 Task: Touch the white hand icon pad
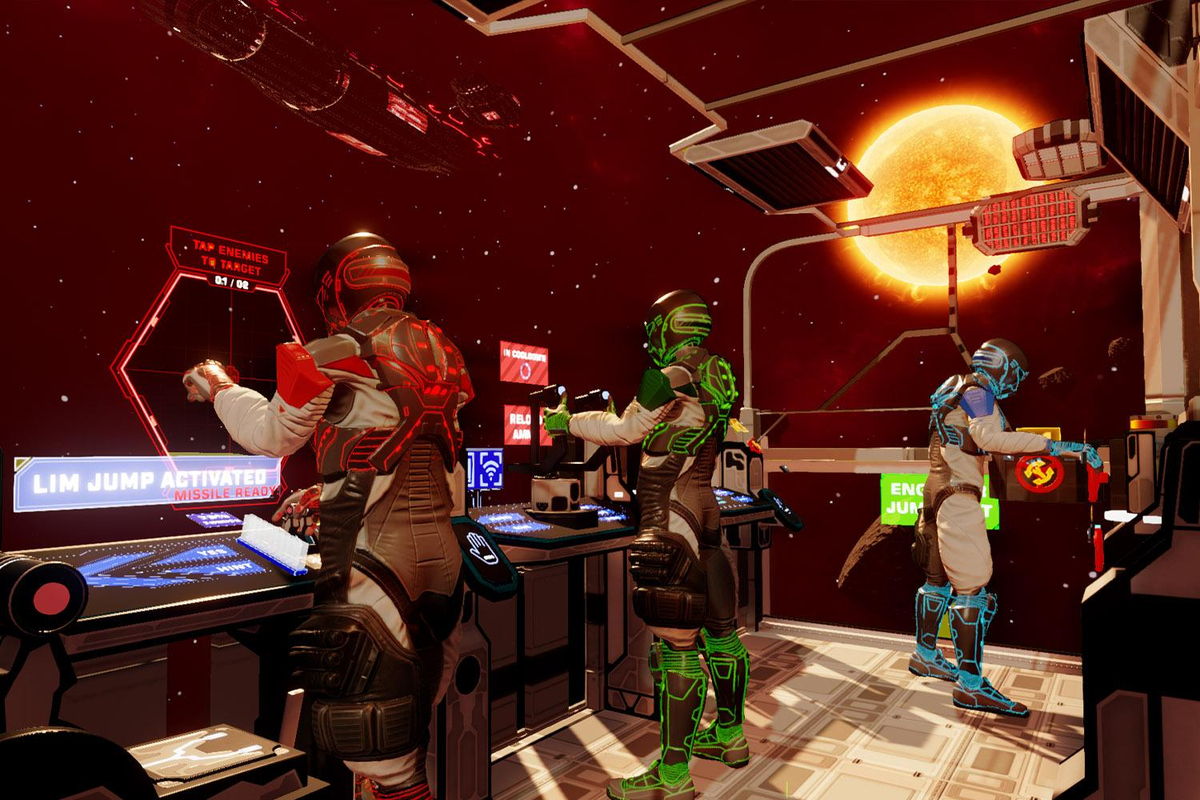pyautogui.click(x=483, y=549)
